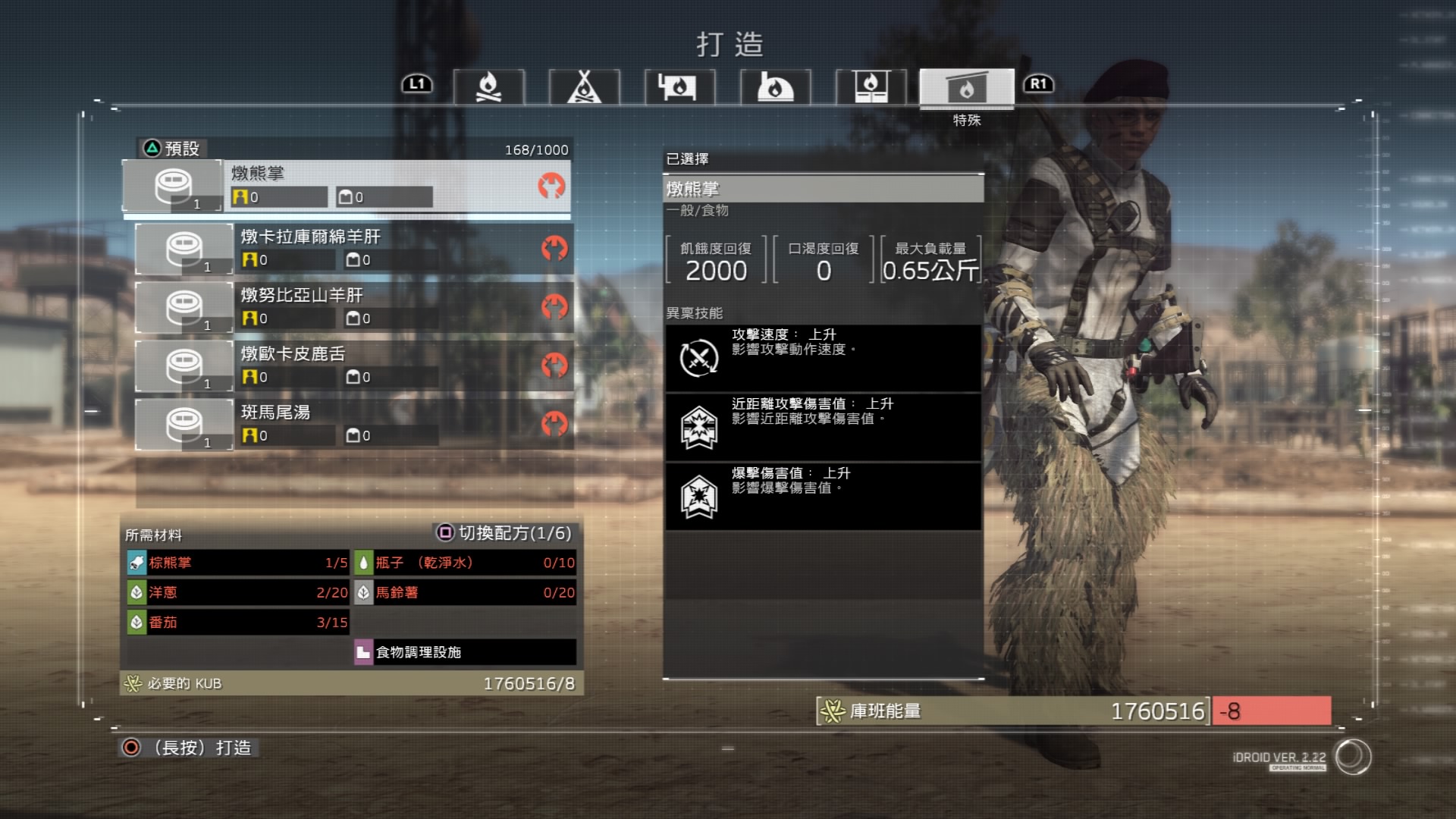The height and width of the screenshot is (819, 1456).
Task: Select the 洋蔥 ingredient row
Action: click(237, 592)
